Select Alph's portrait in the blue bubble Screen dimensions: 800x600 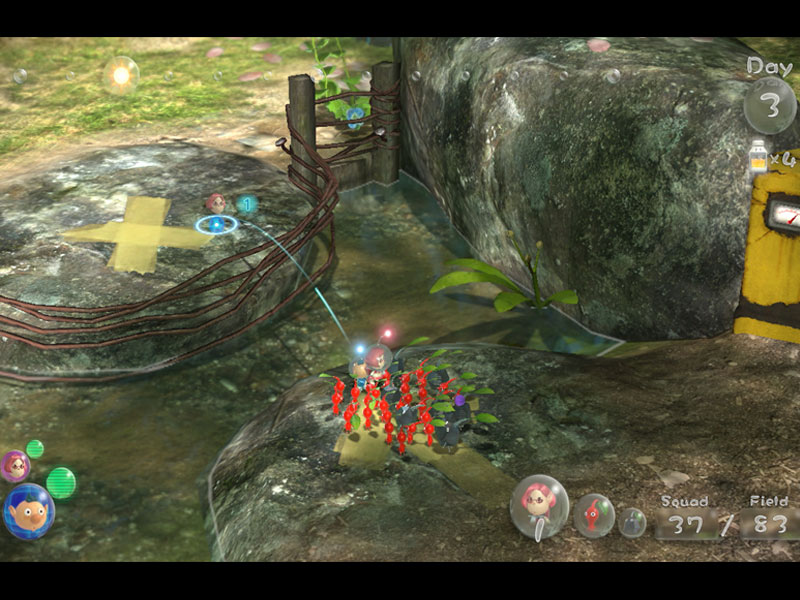pyautogui.click(x=28, y=511)
